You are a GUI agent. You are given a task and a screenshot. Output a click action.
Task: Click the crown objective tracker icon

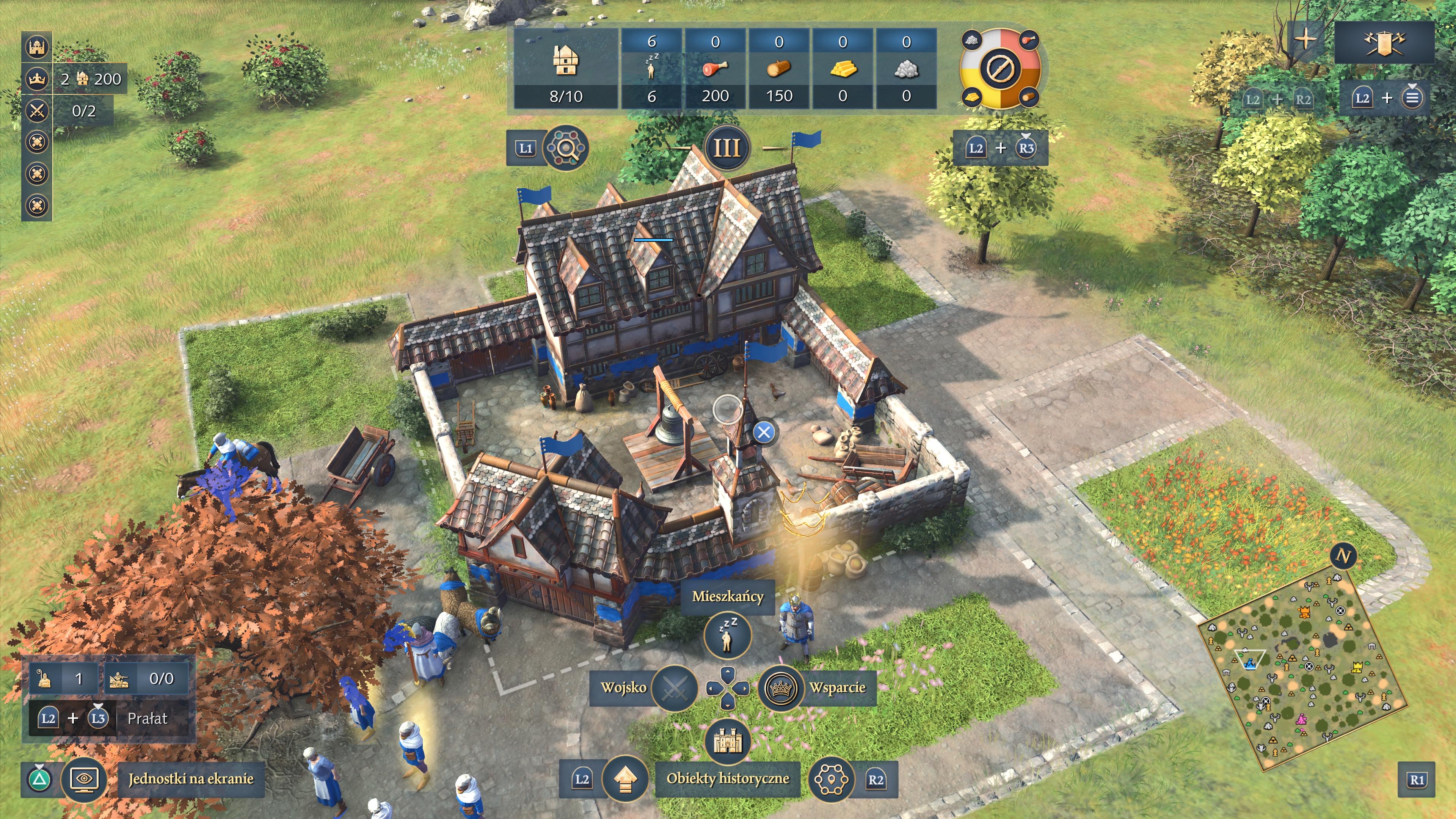coord(37,78)
